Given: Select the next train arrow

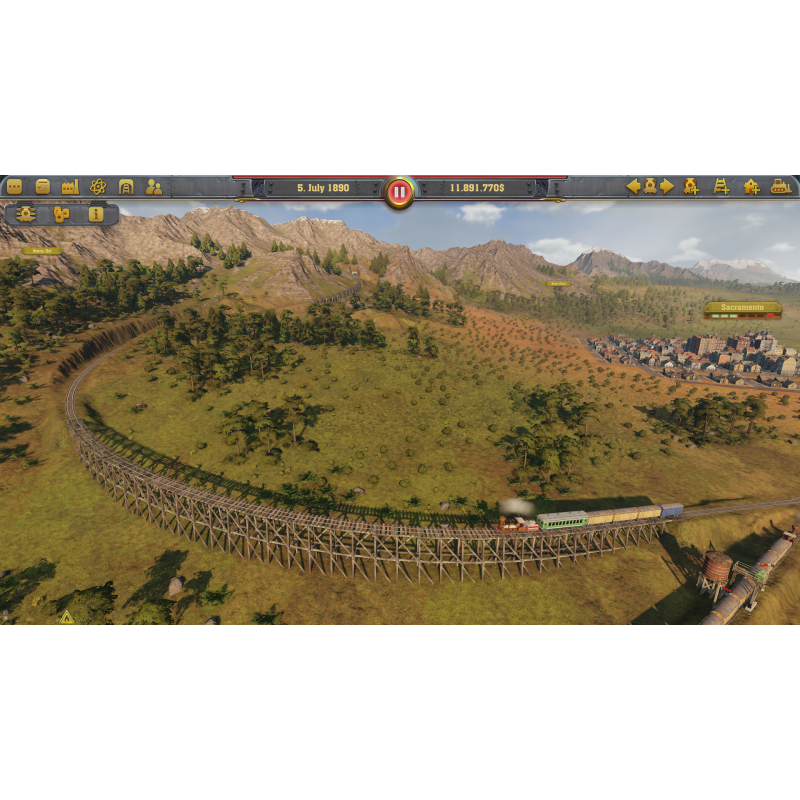Looking at the screenshot, I should (667, 186).
